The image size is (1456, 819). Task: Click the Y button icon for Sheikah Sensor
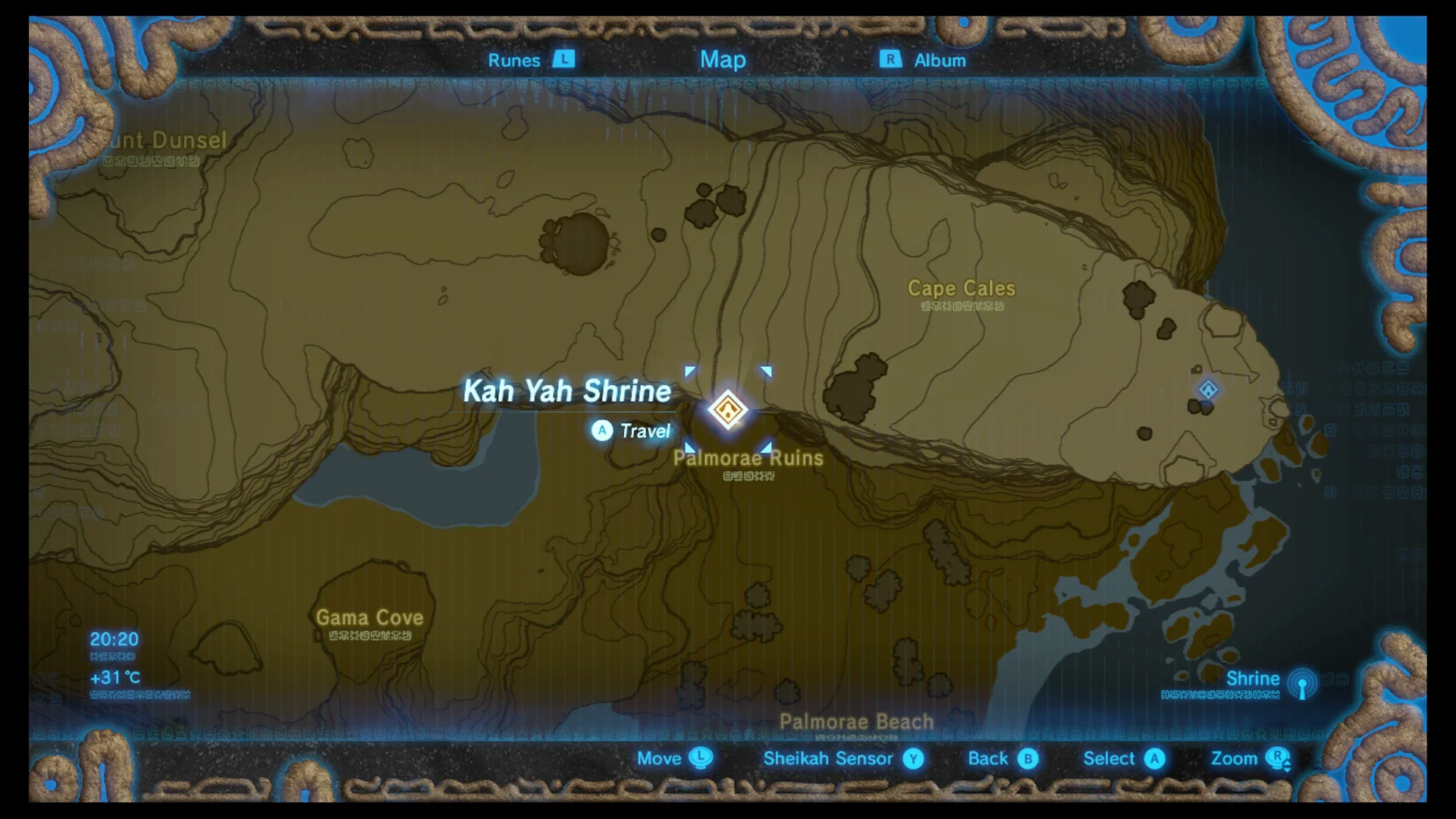pyautogui.click(x=913, y=758)
